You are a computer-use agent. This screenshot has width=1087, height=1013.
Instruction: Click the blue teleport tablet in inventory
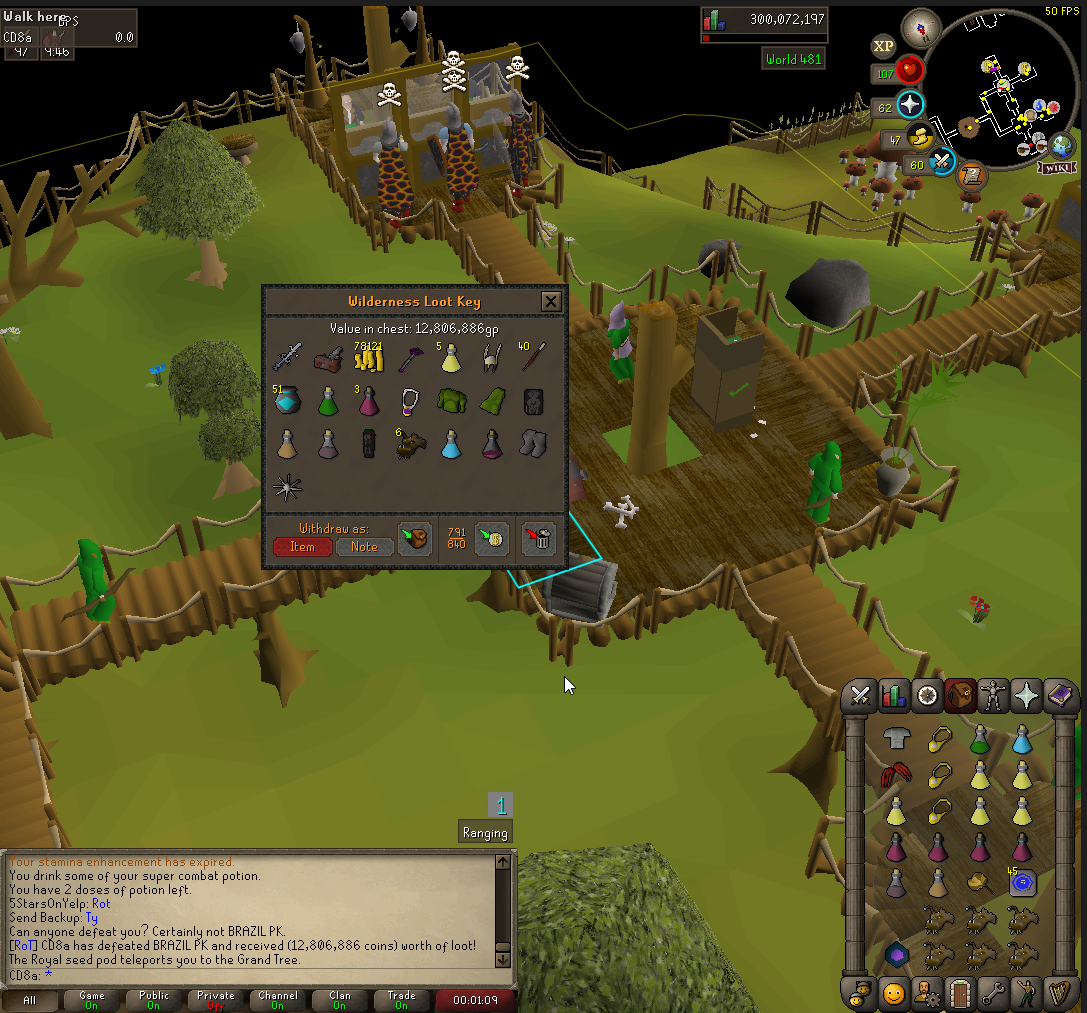(1021, 883)
